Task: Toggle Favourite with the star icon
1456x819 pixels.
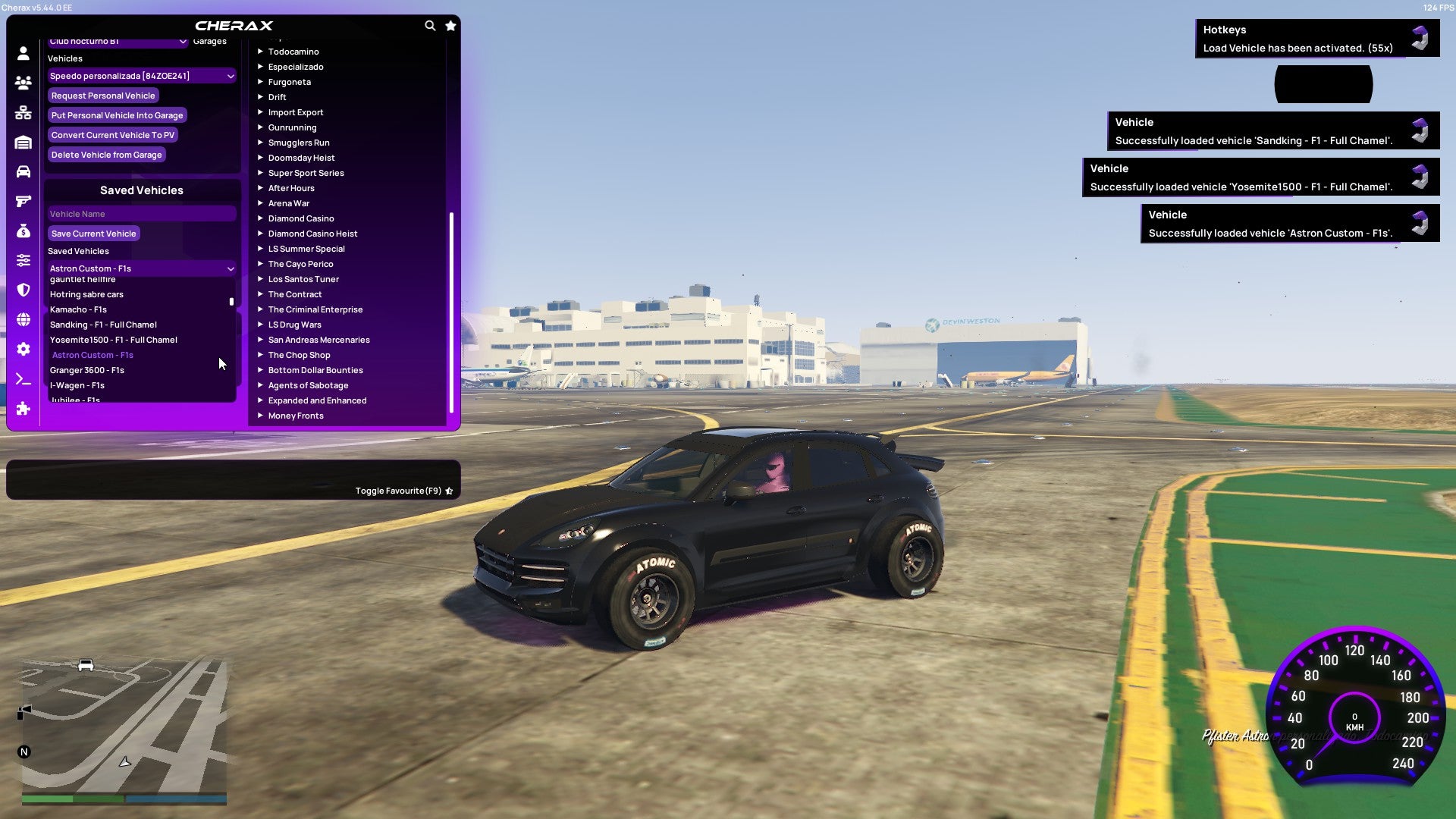Action: pos(450,25)
